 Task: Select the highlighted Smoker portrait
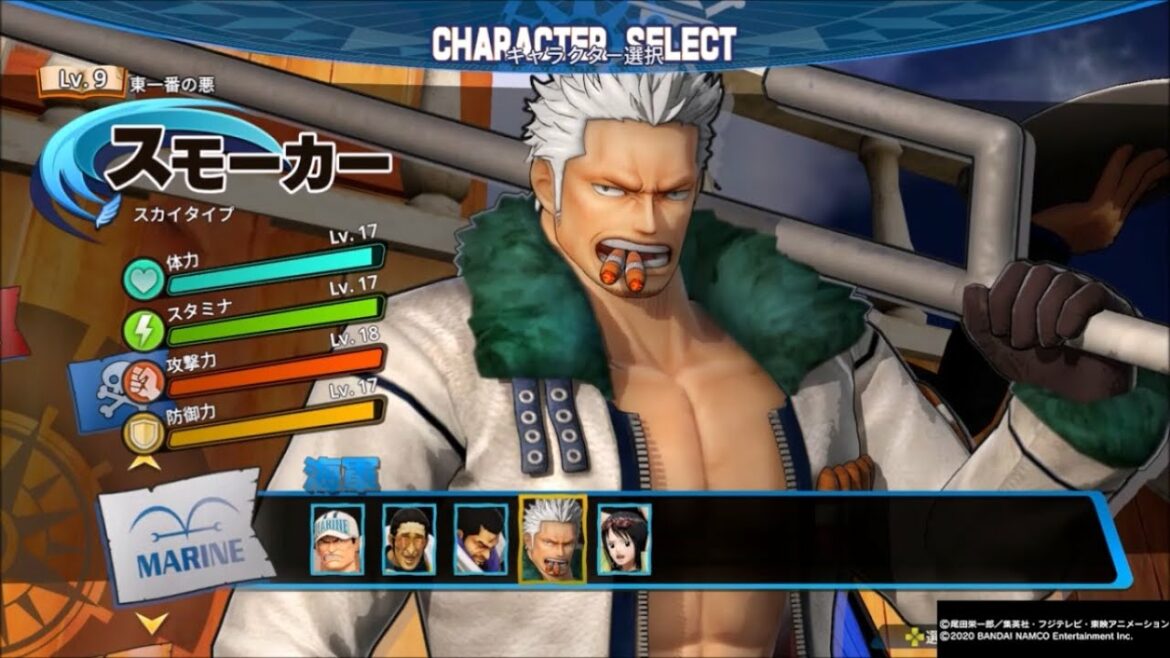tap(553, 539)
